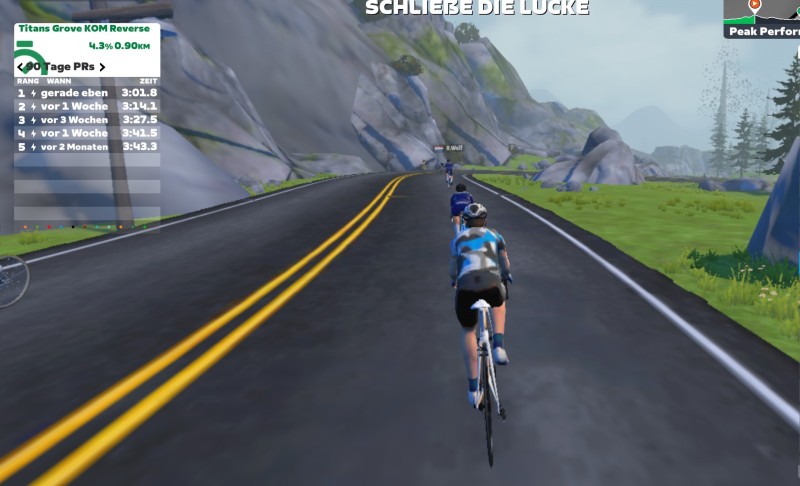The width and height of the screenshot is (800, 486).
Task: Open the Peak Performance route profile minimap
Action: tap(762, 18)
